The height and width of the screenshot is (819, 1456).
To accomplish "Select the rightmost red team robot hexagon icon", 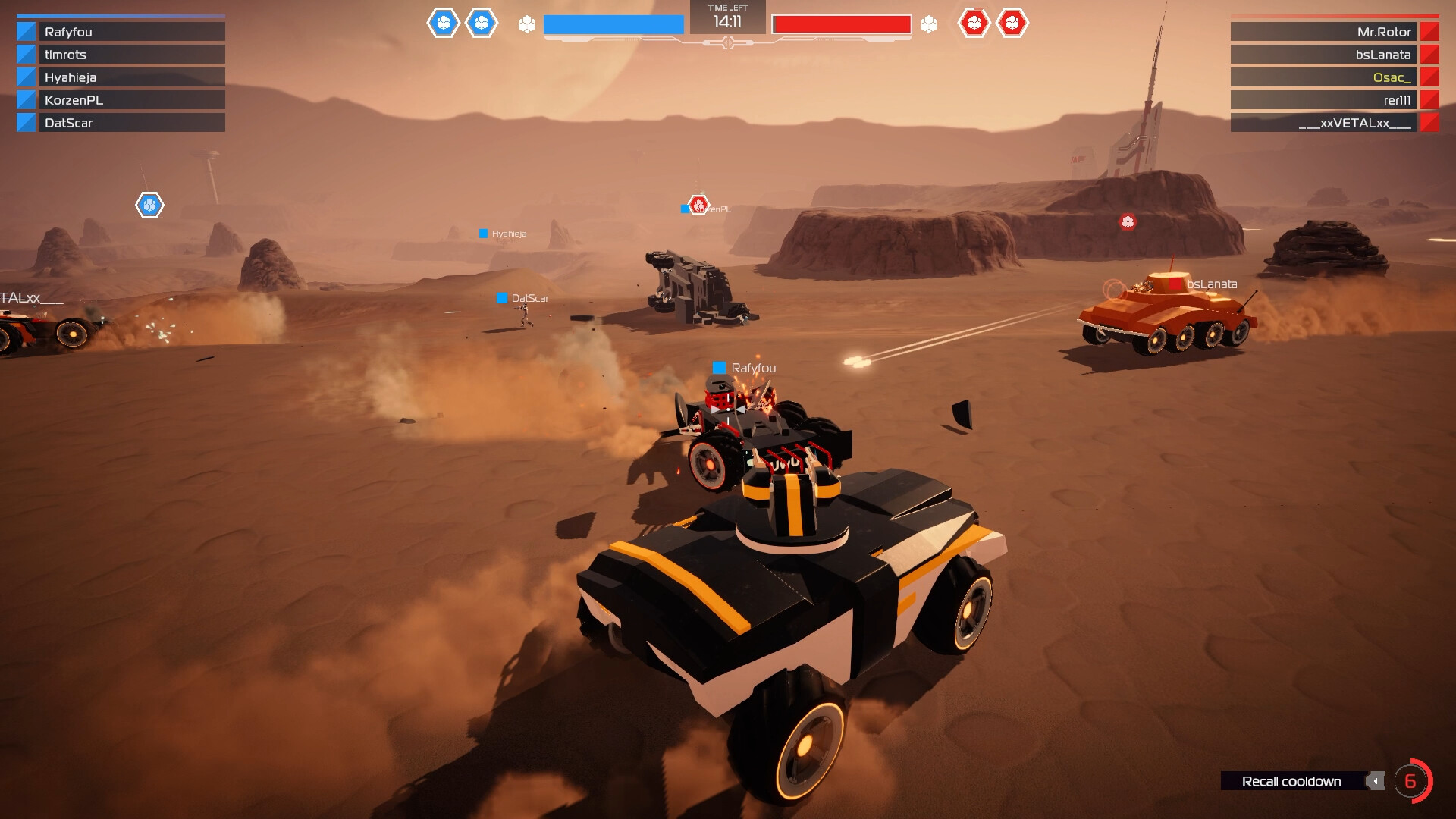I will click(x=1012, y=24).
